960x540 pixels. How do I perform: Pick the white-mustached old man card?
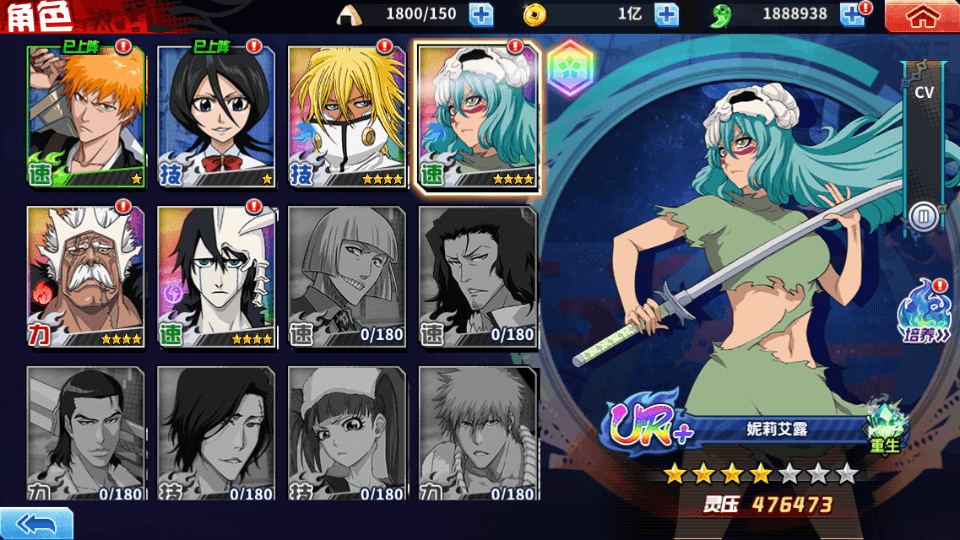(86, 277)
